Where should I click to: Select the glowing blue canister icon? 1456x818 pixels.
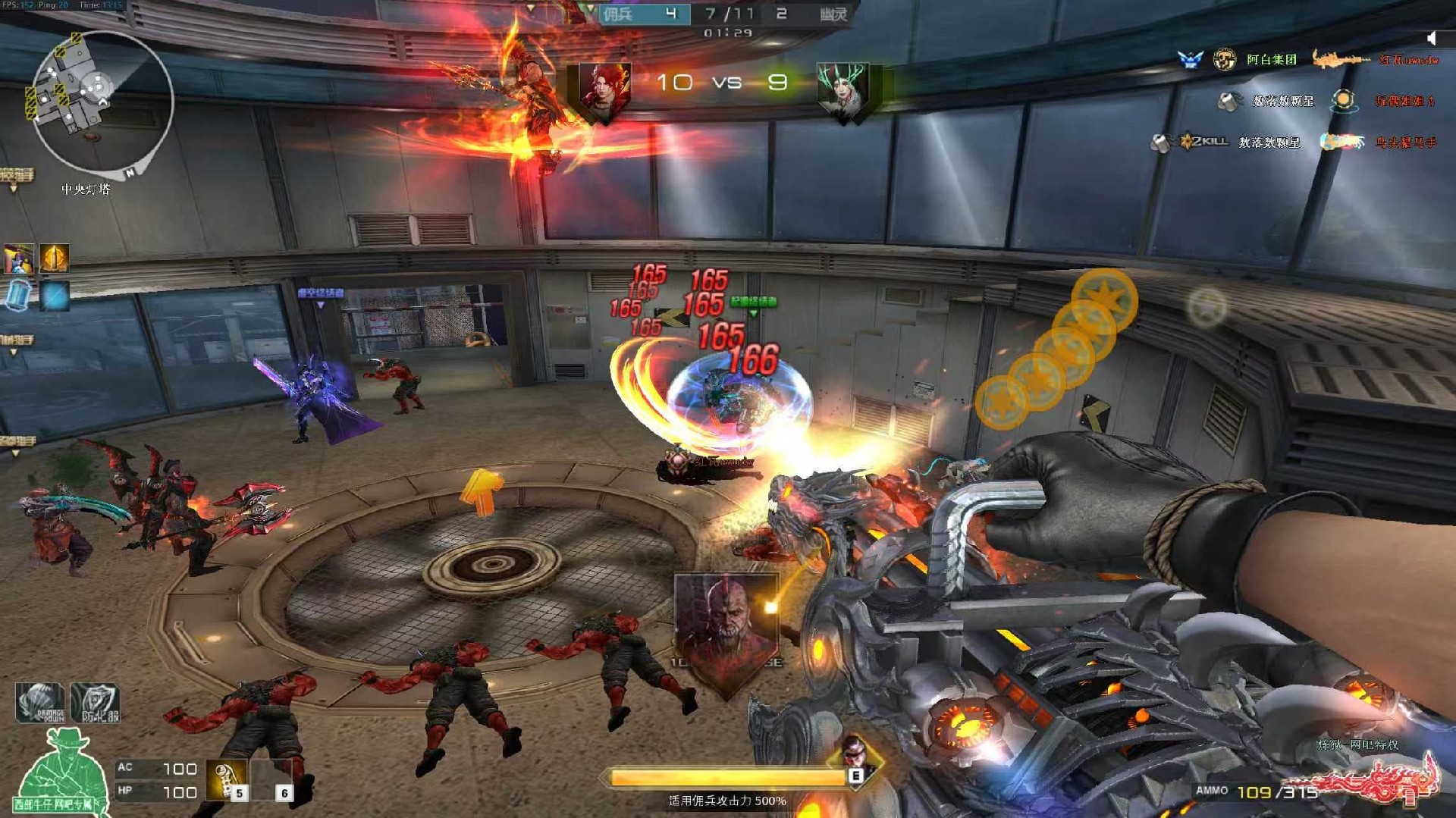(19, 295)
